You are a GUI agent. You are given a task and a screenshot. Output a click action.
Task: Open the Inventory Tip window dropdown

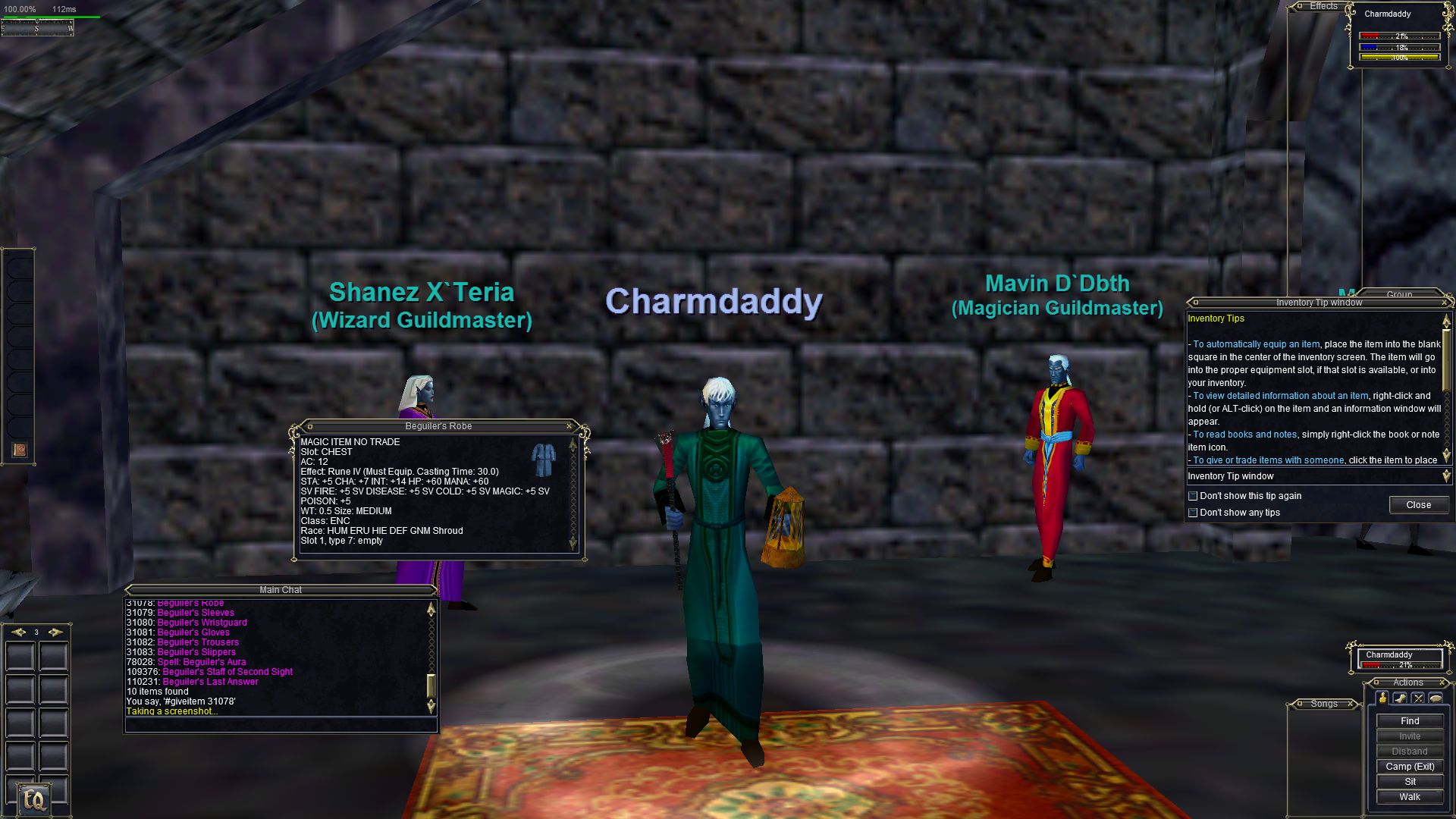click(1445, 476)
